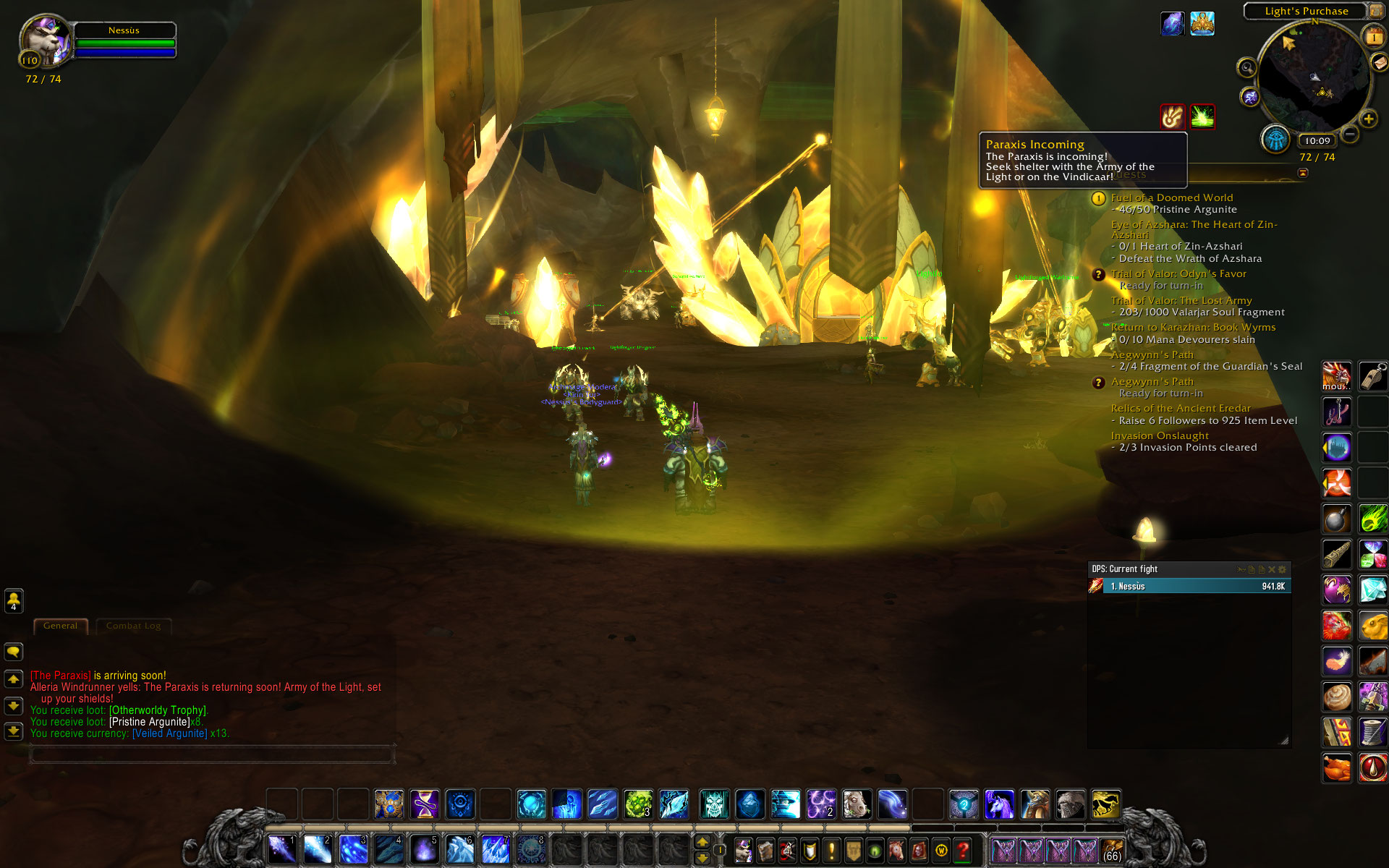Open the Invasion Onslaught quest entry

pyautogui.click(x=1159, y=435)
